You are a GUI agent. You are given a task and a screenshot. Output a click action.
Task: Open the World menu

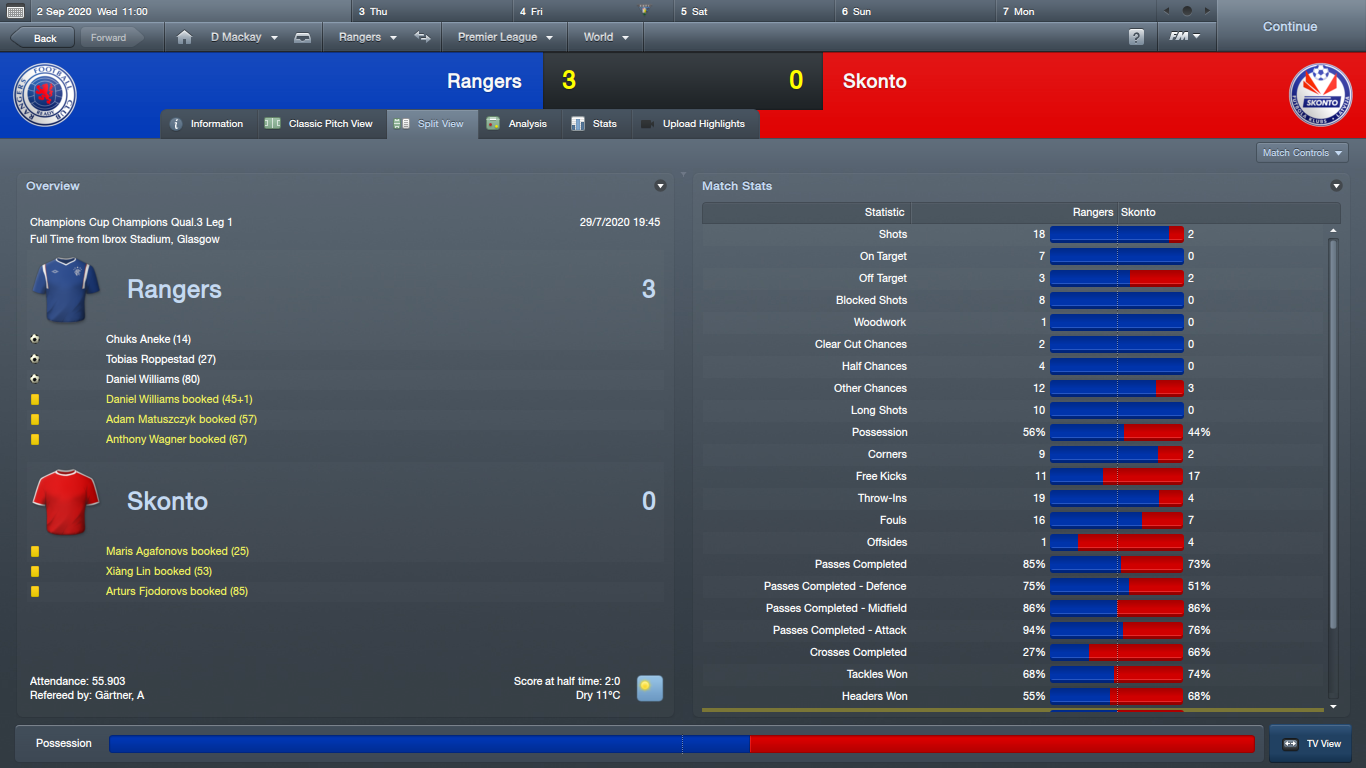pyautogui.click(x=606, y=37)
